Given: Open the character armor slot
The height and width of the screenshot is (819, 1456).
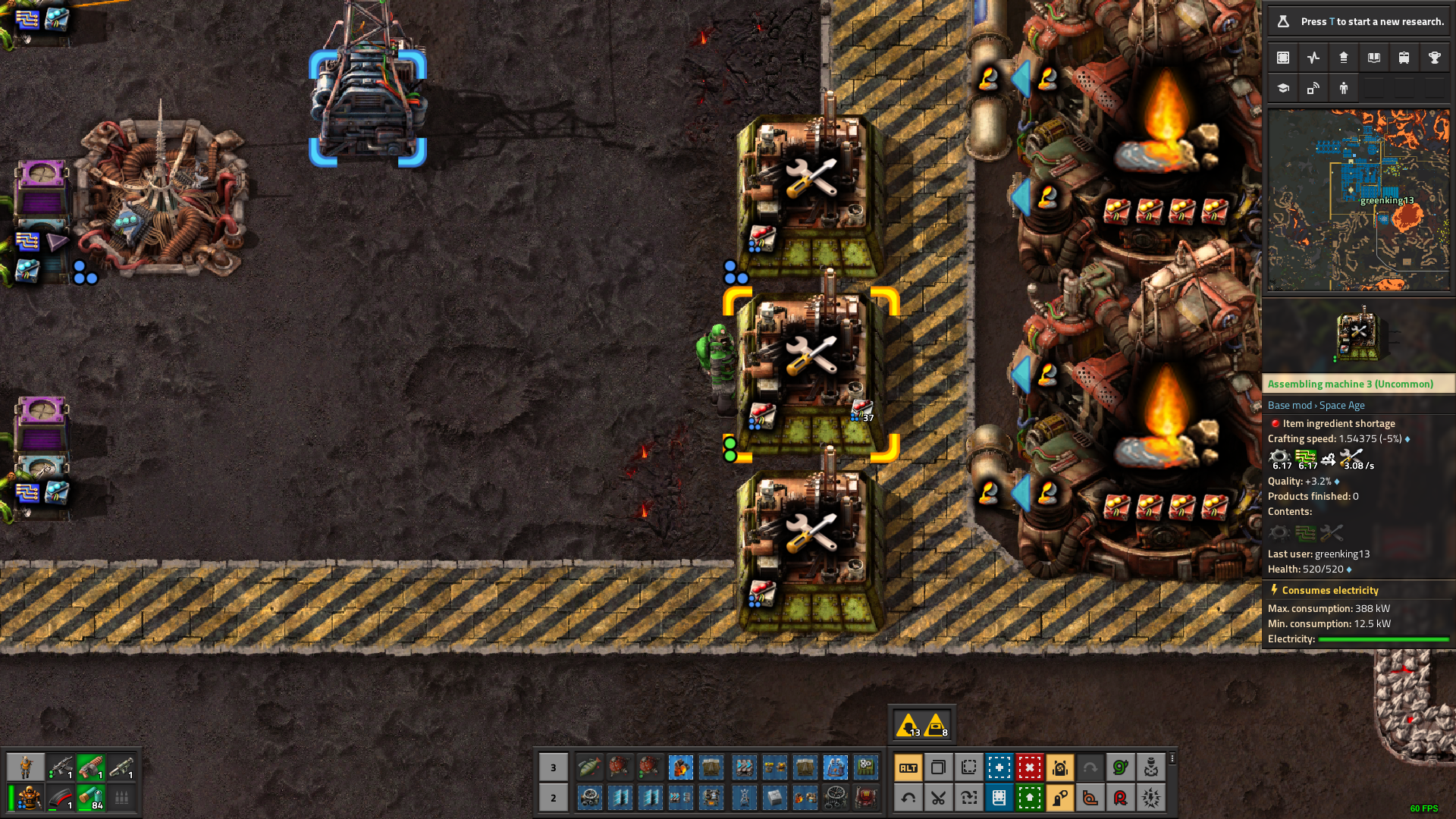Looking at the screenshot, I should pyautogui.click(x=29, y=798).
